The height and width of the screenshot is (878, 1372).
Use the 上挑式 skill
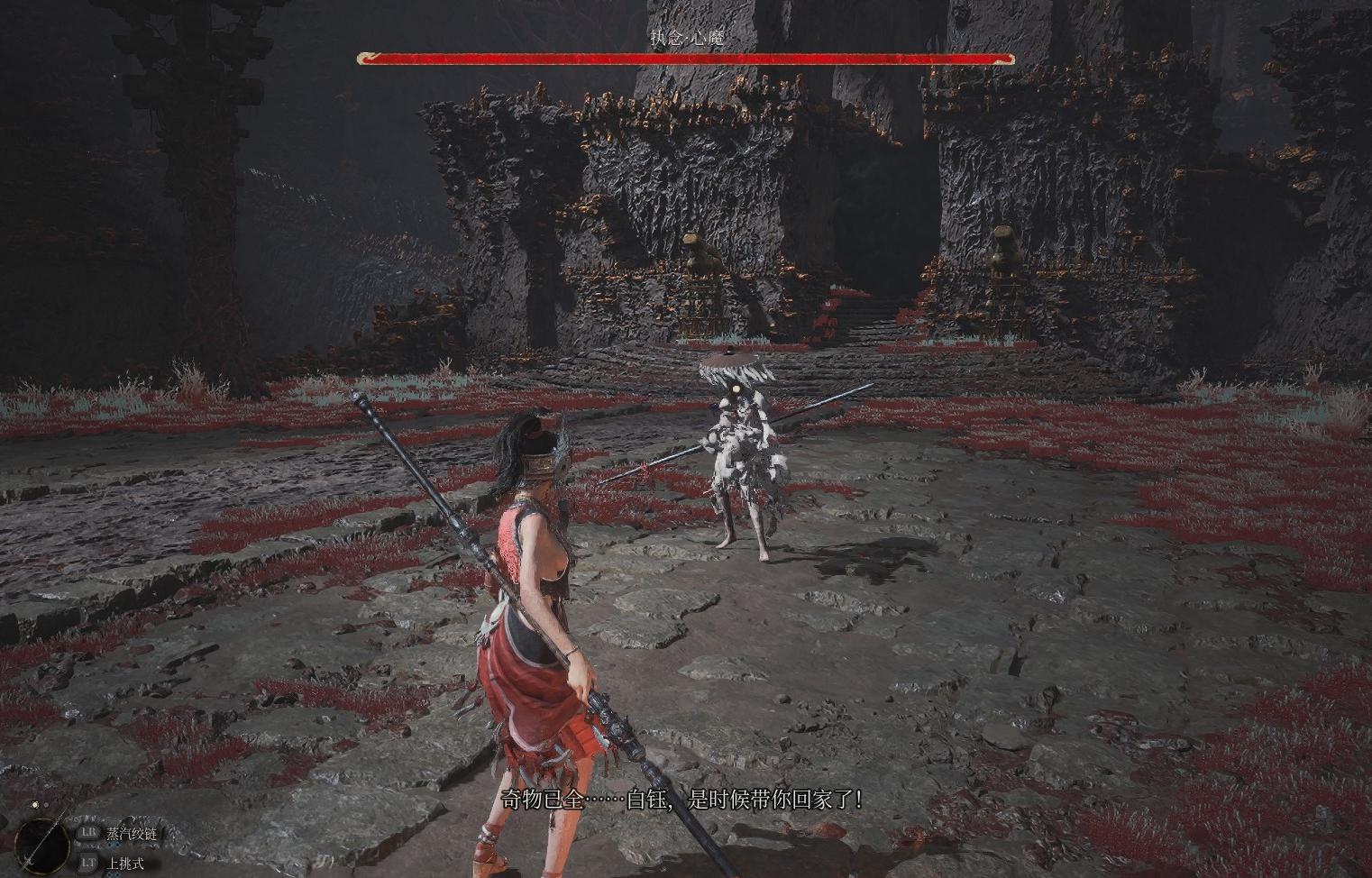[x=124, y=864]
